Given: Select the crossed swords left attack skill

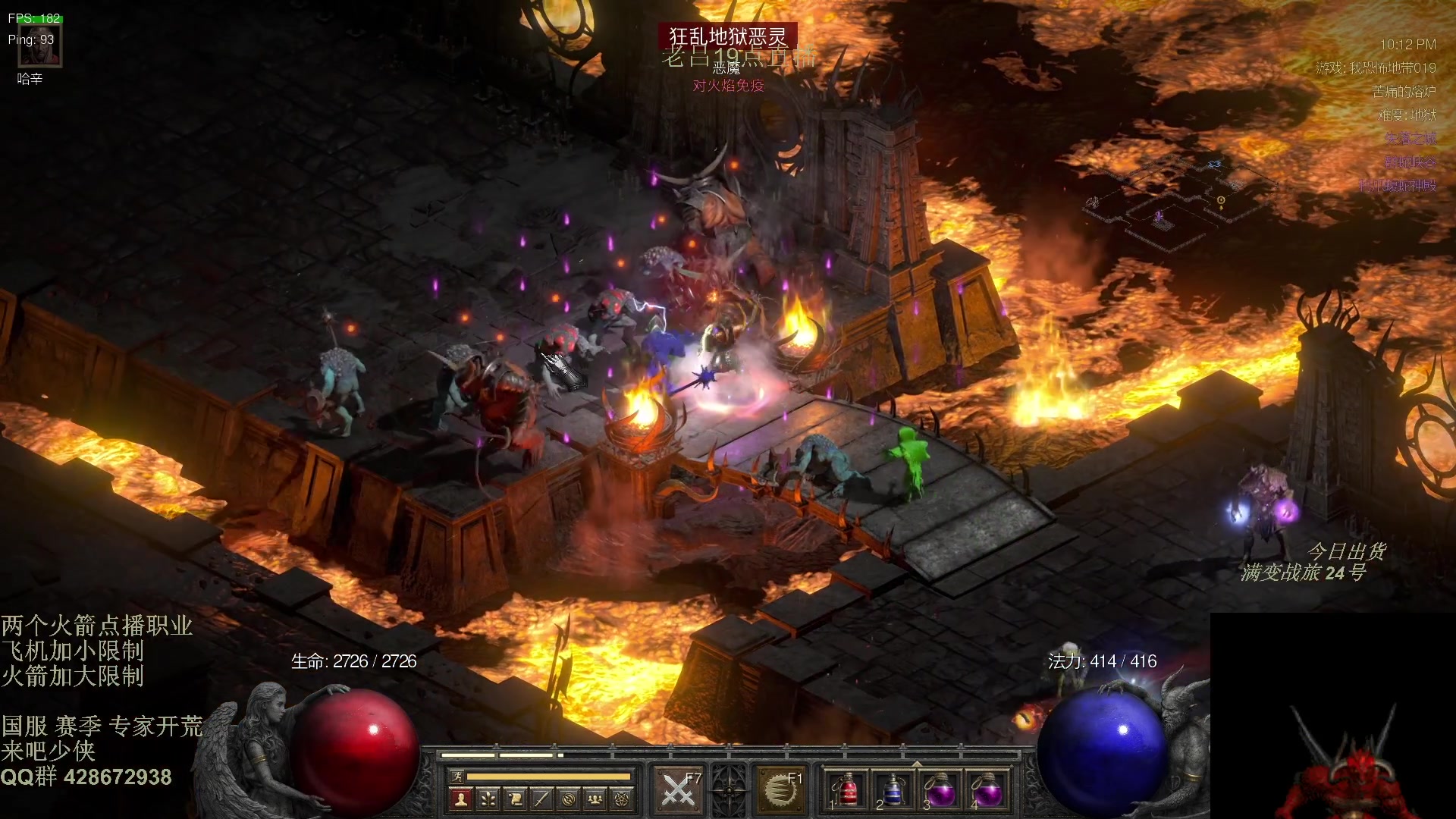Looking at the screenshot, I should pos(678,790).
